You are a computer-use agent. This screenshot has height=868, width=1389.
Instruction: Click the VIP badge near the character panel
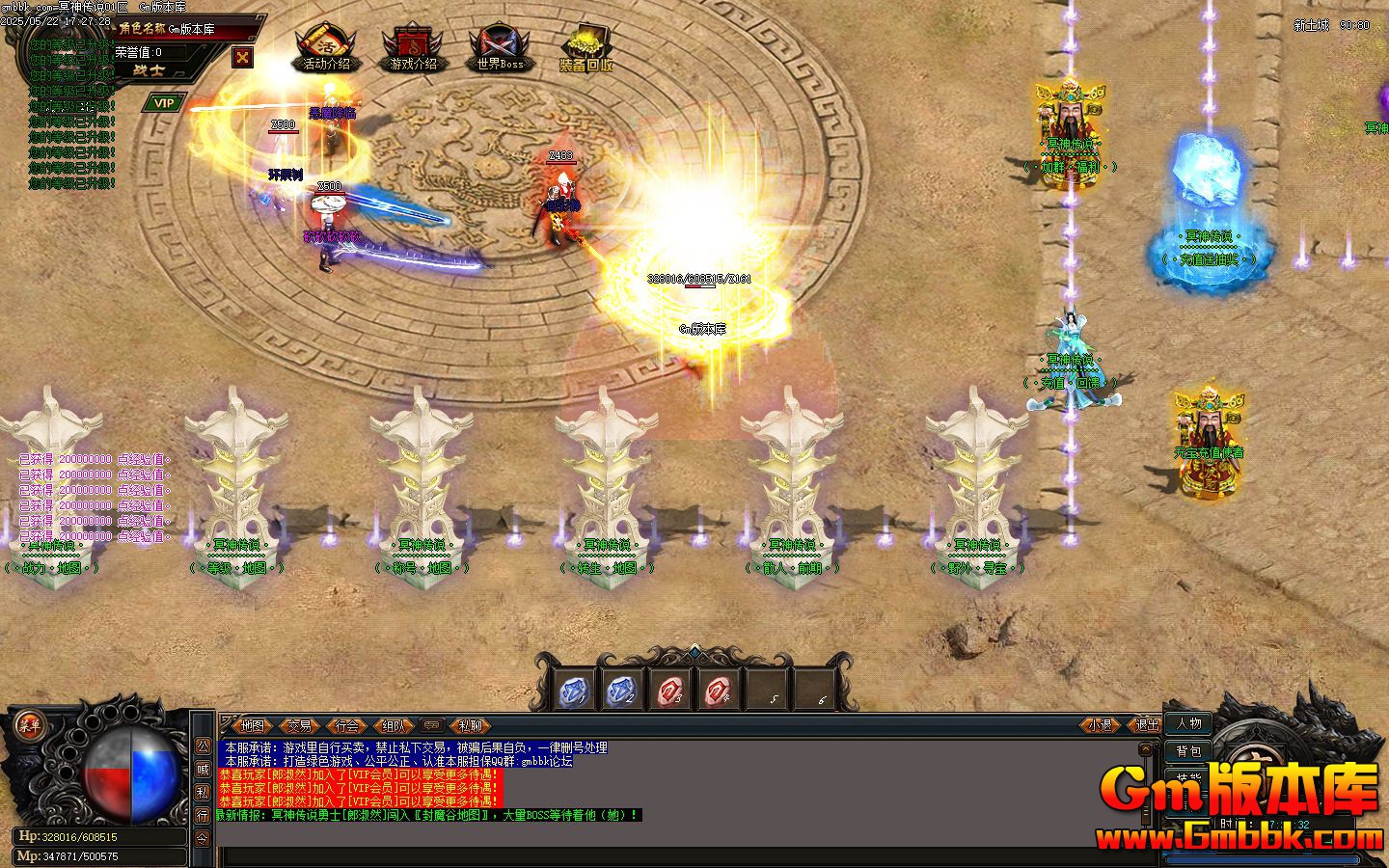163,101
